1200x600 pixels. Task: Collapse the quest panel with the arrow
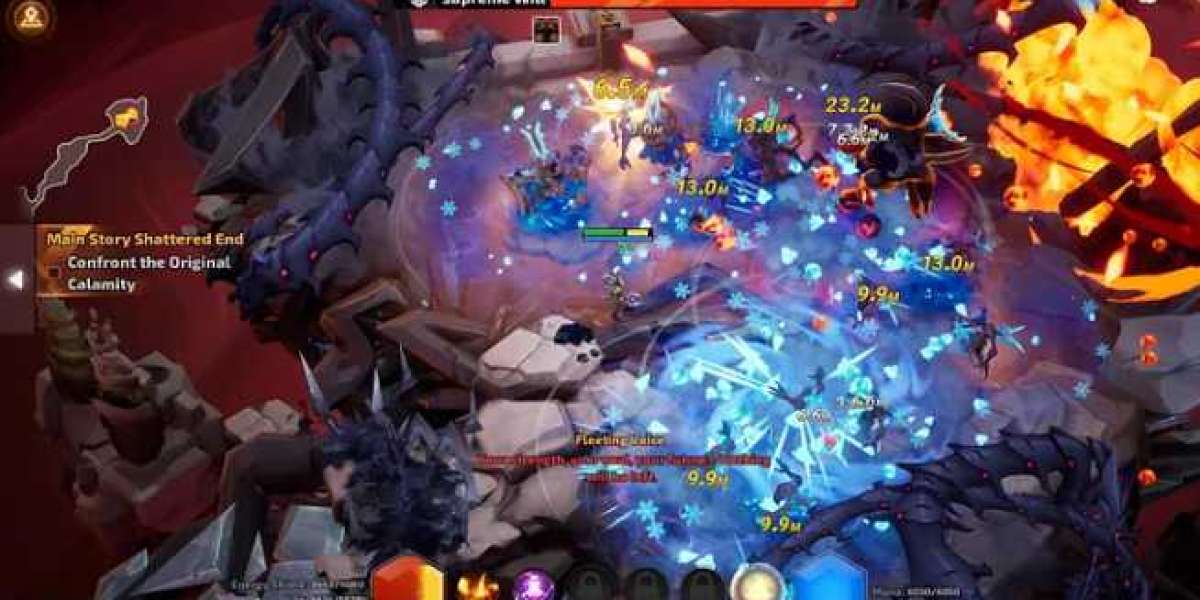[x=16, y=280]
